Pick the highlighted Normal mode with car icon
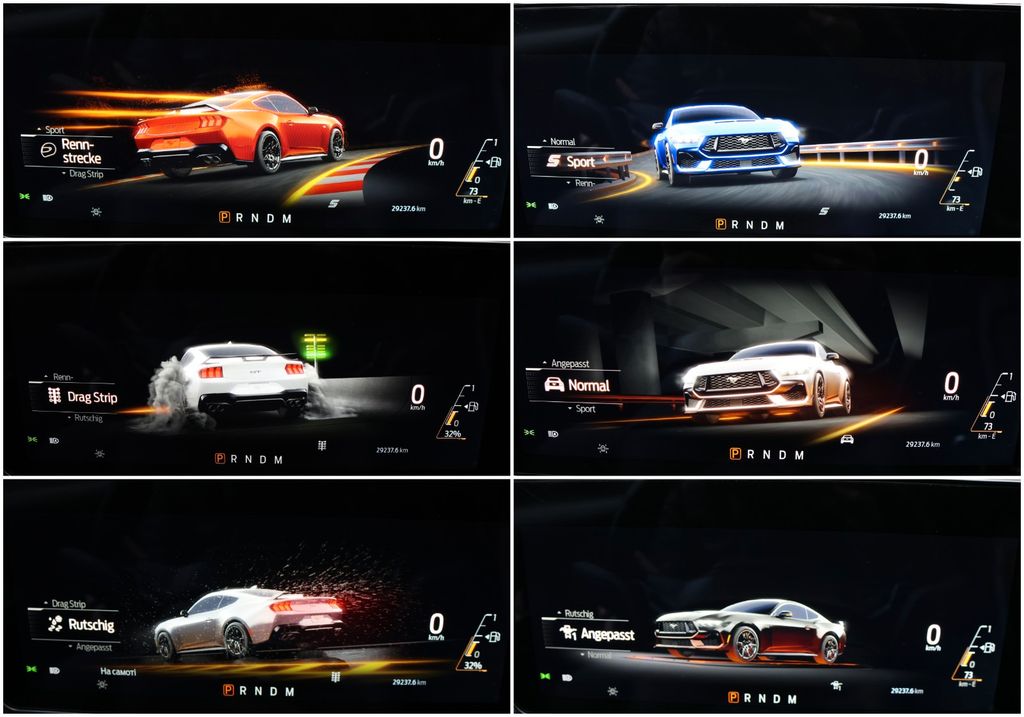This screenshot has height=717, width=1024. tap(577, 385)
